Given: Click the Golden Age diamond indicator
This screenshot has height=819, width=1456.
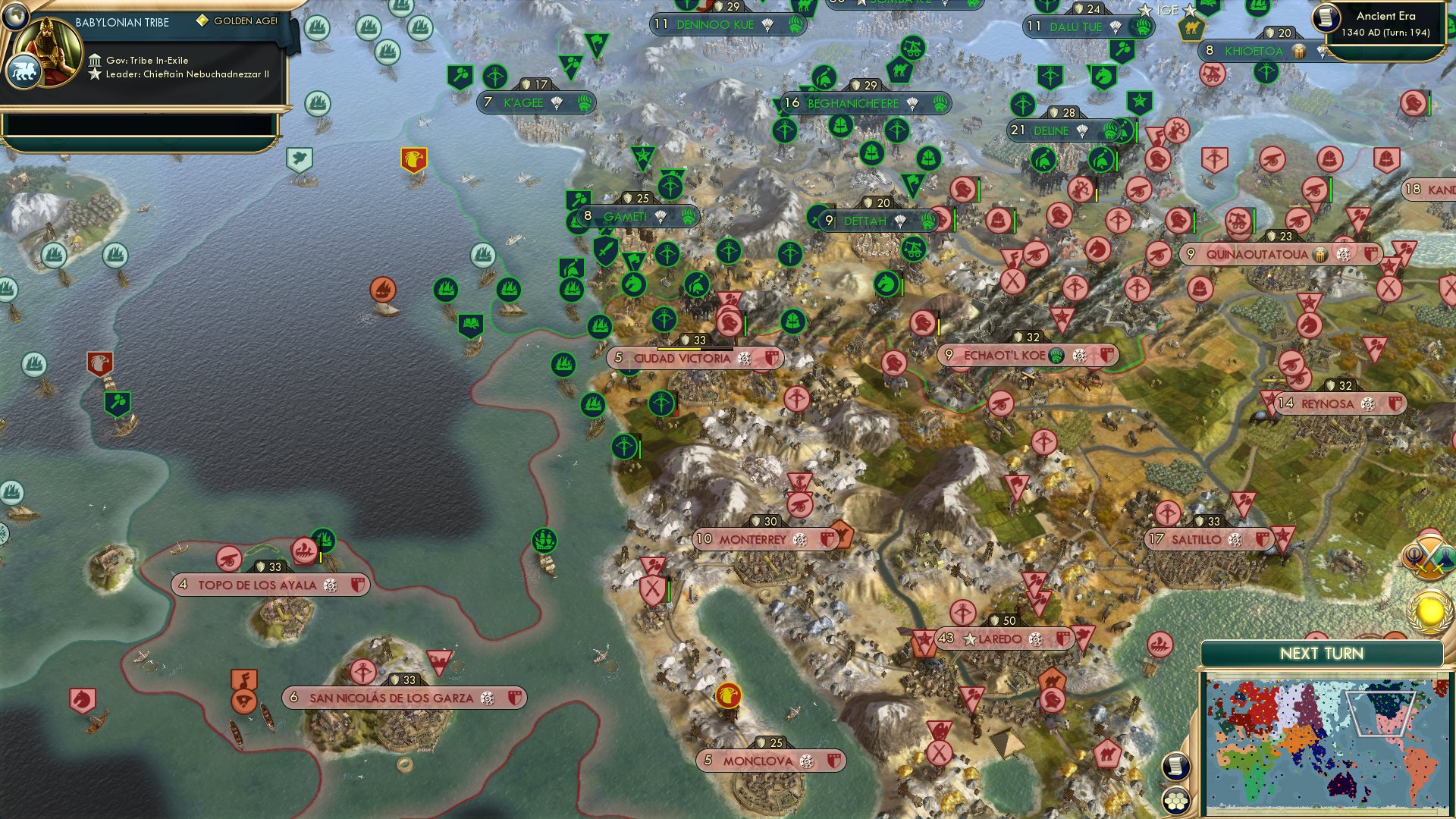Looking at the screenshot, I should click(x=202, y=23).
